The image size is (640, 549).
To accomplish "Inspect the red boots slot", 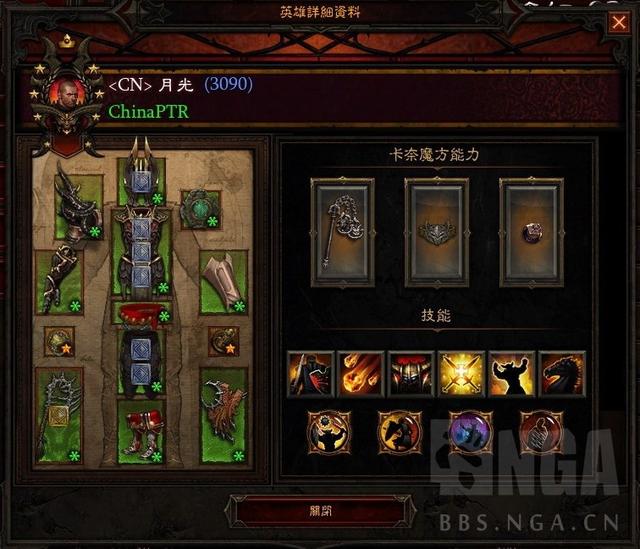I will (141, 432).
